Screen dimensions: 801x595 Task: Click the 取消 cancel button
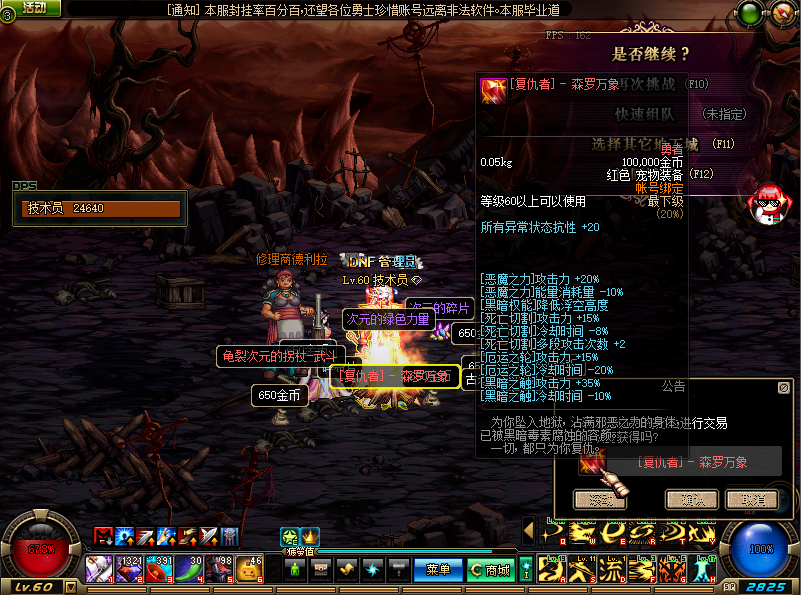751,499
